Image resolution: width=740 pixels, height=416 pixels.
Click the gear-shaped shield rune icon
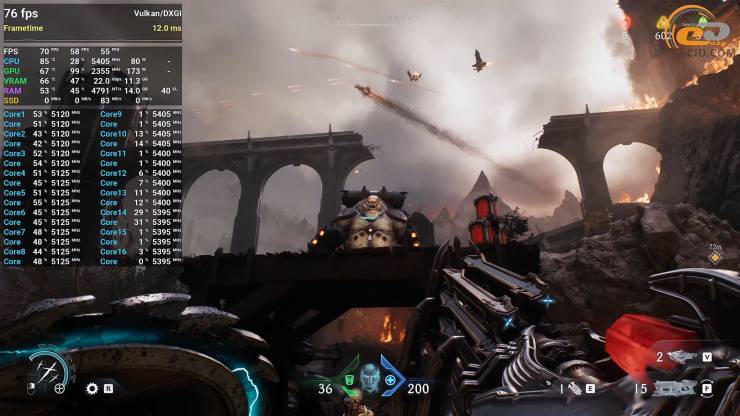(92, 388)
